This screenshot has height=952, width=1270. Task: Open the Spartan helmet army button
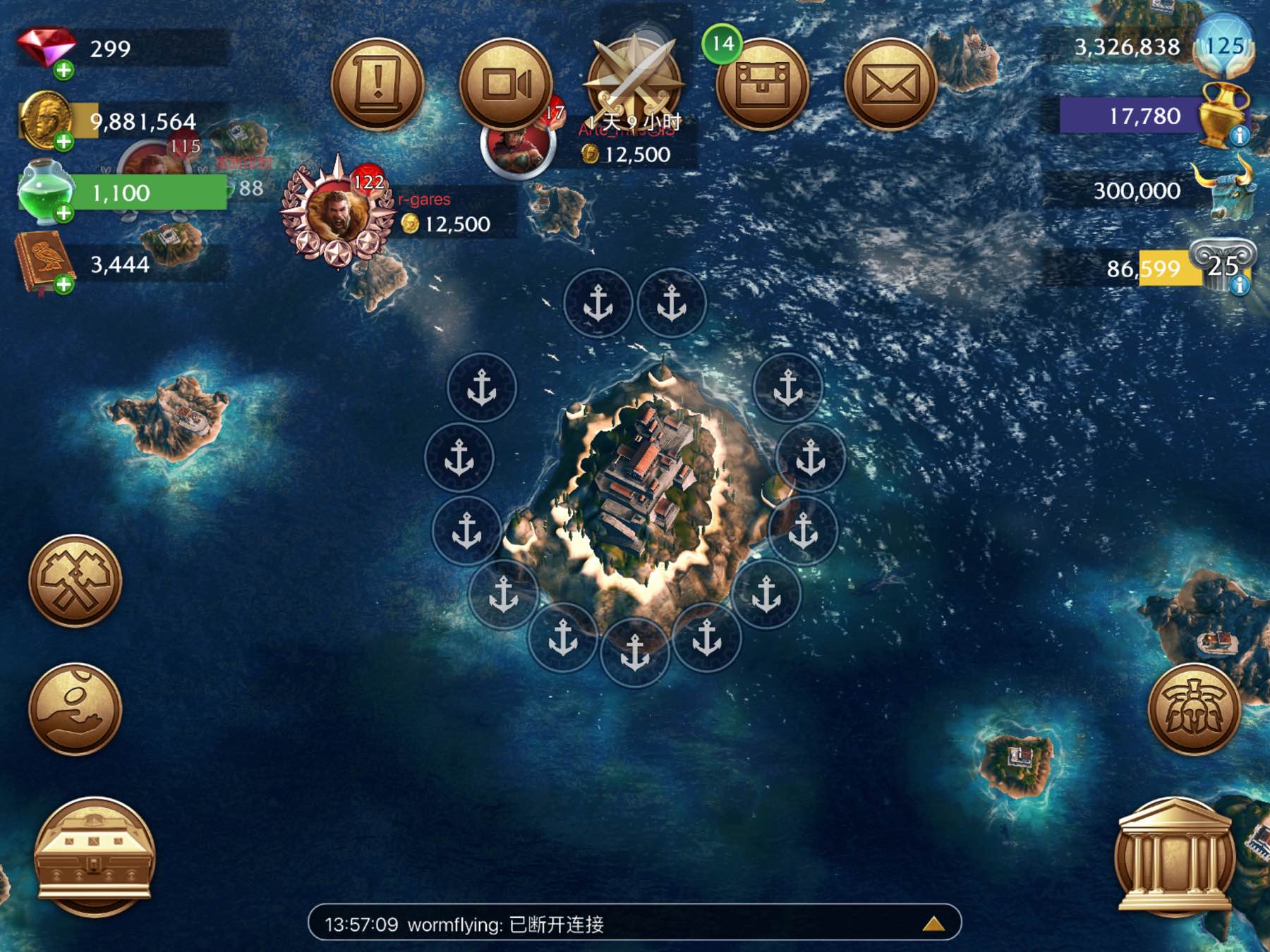(1194, 709)
